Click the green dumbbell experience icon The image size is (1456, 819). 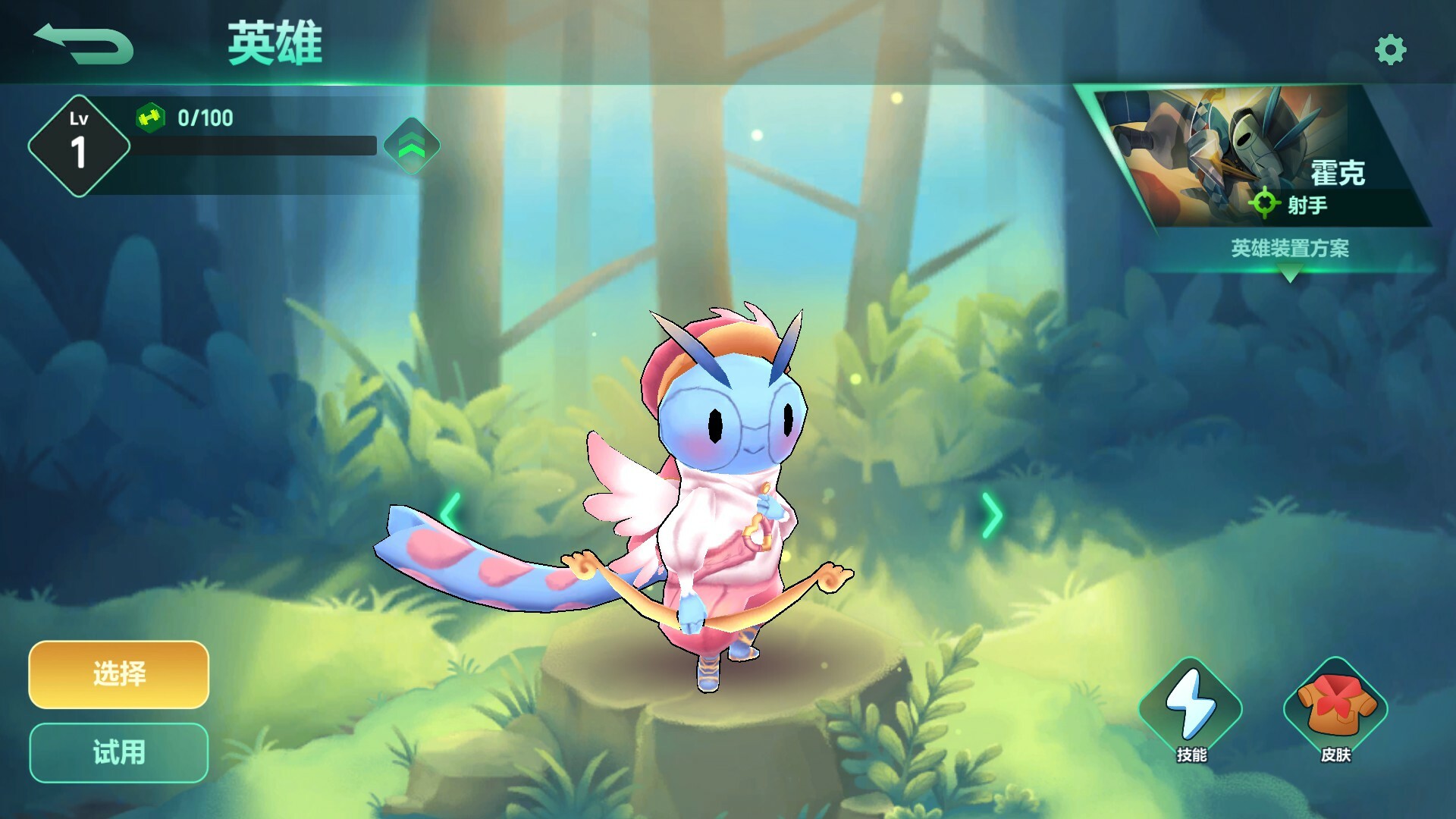point(150,118)
